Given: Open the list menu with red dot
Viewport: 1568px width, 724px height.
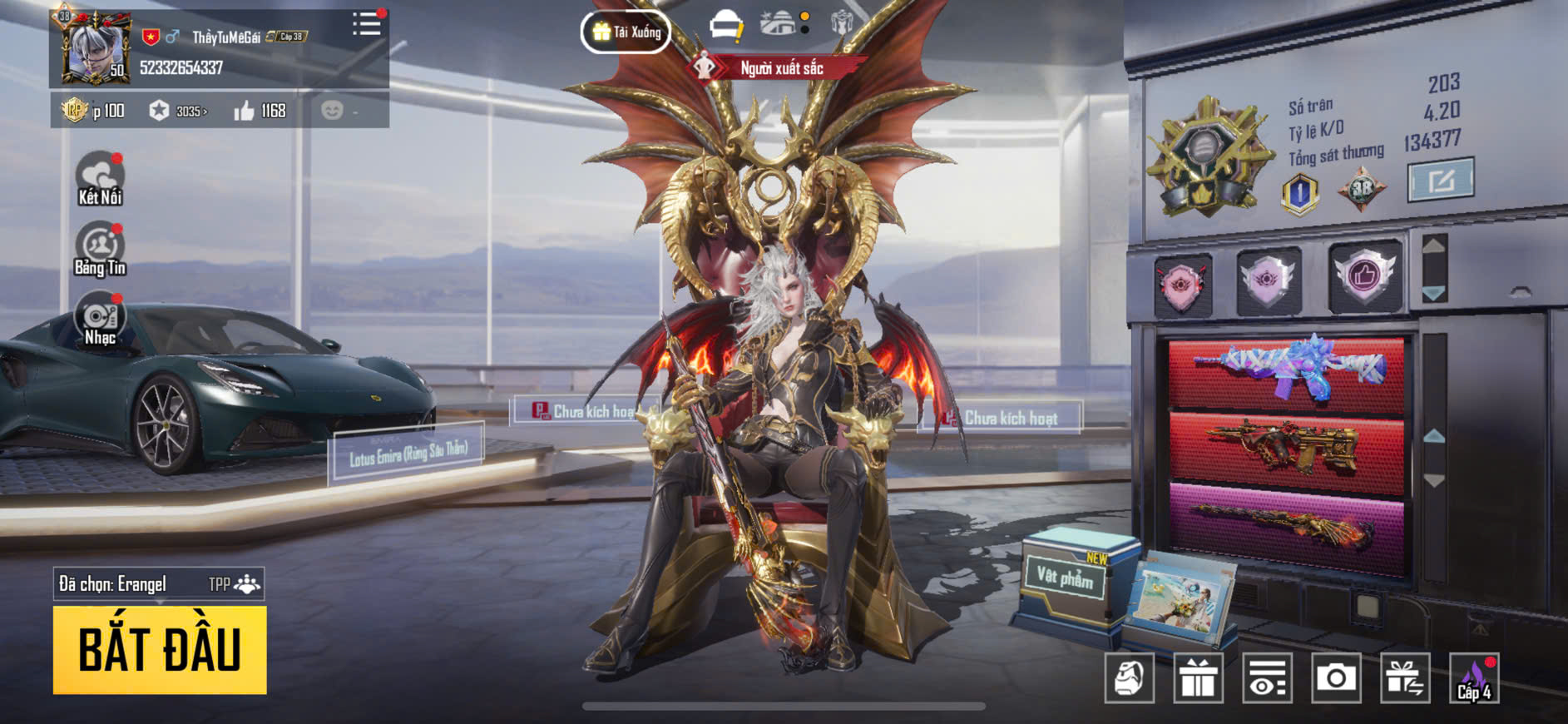Looking at the screenshot, I should coord(366,24).
